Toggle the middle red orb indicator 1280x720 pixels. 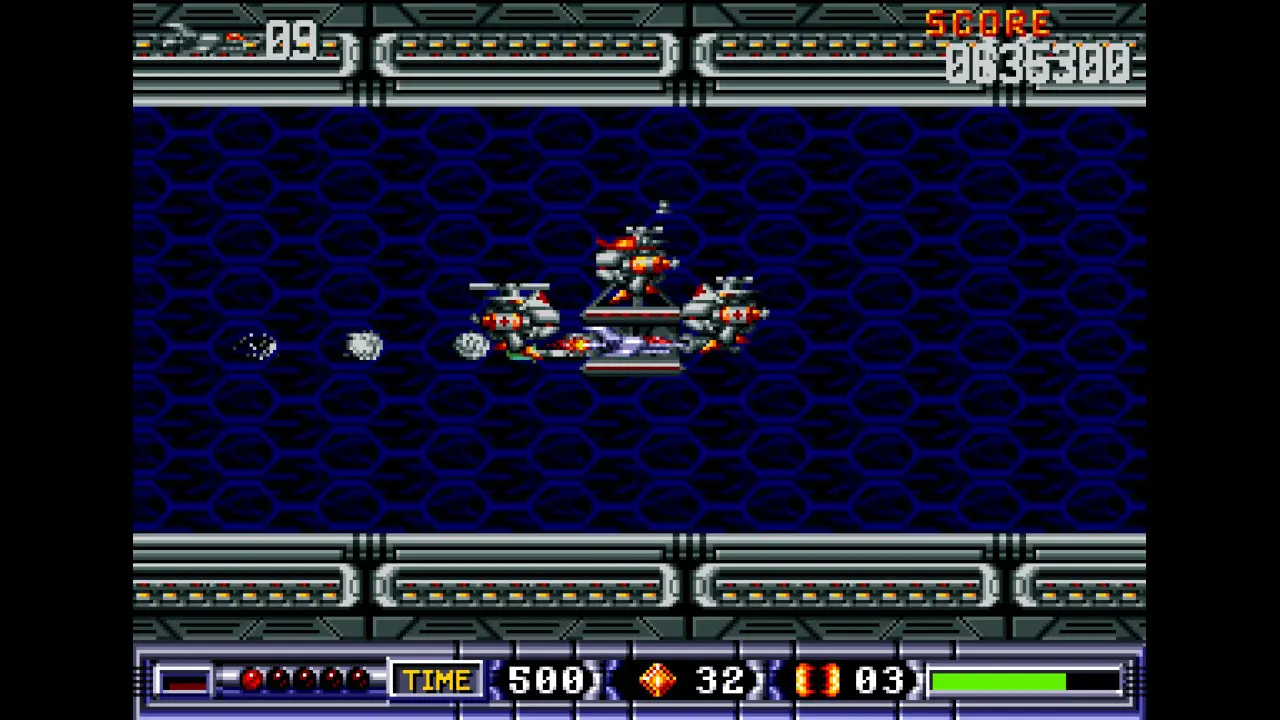(306, 680)
